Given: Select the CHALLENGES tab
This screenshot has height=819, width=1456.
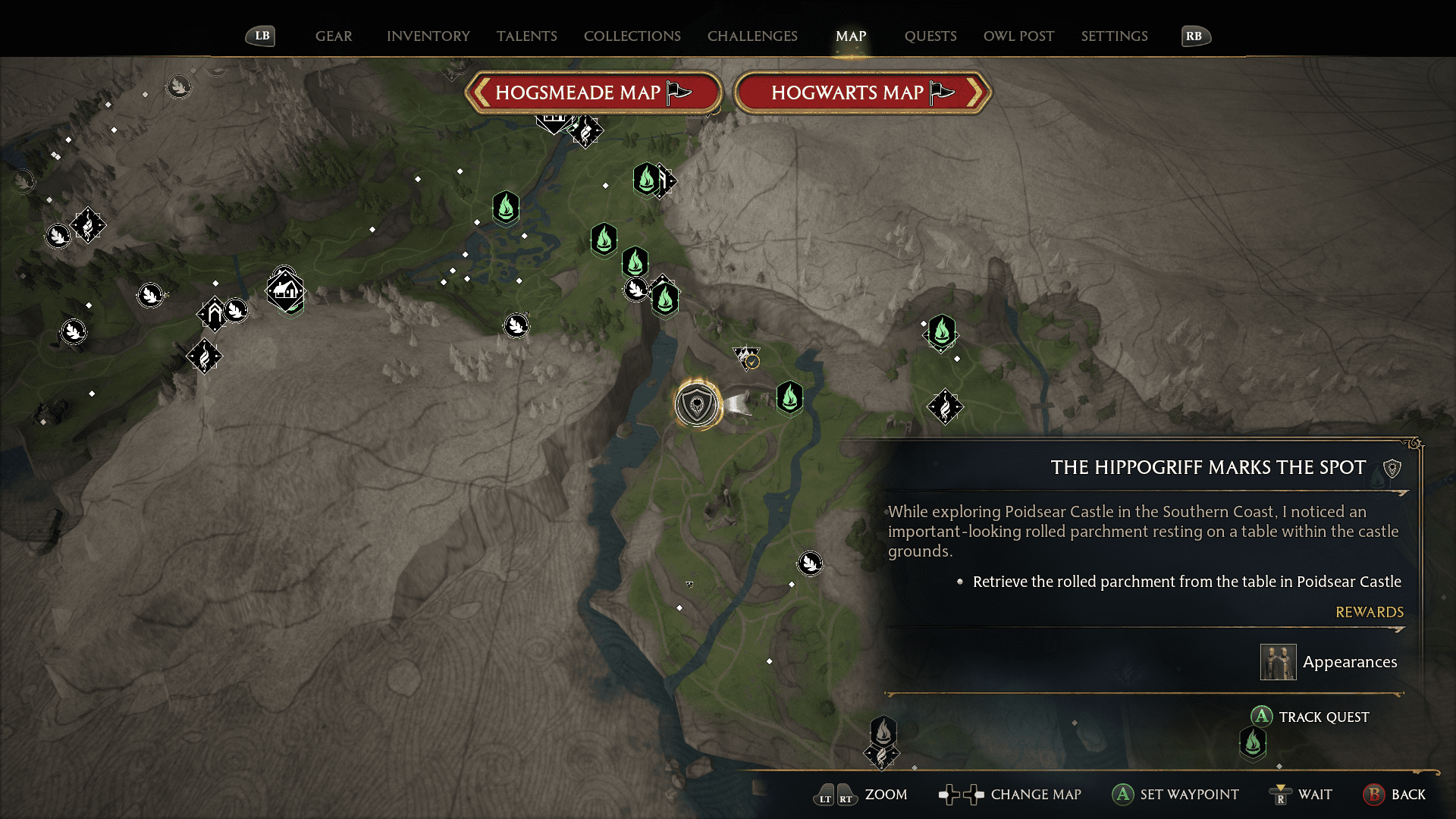Looking at the screenshot, I should (752, 36).
